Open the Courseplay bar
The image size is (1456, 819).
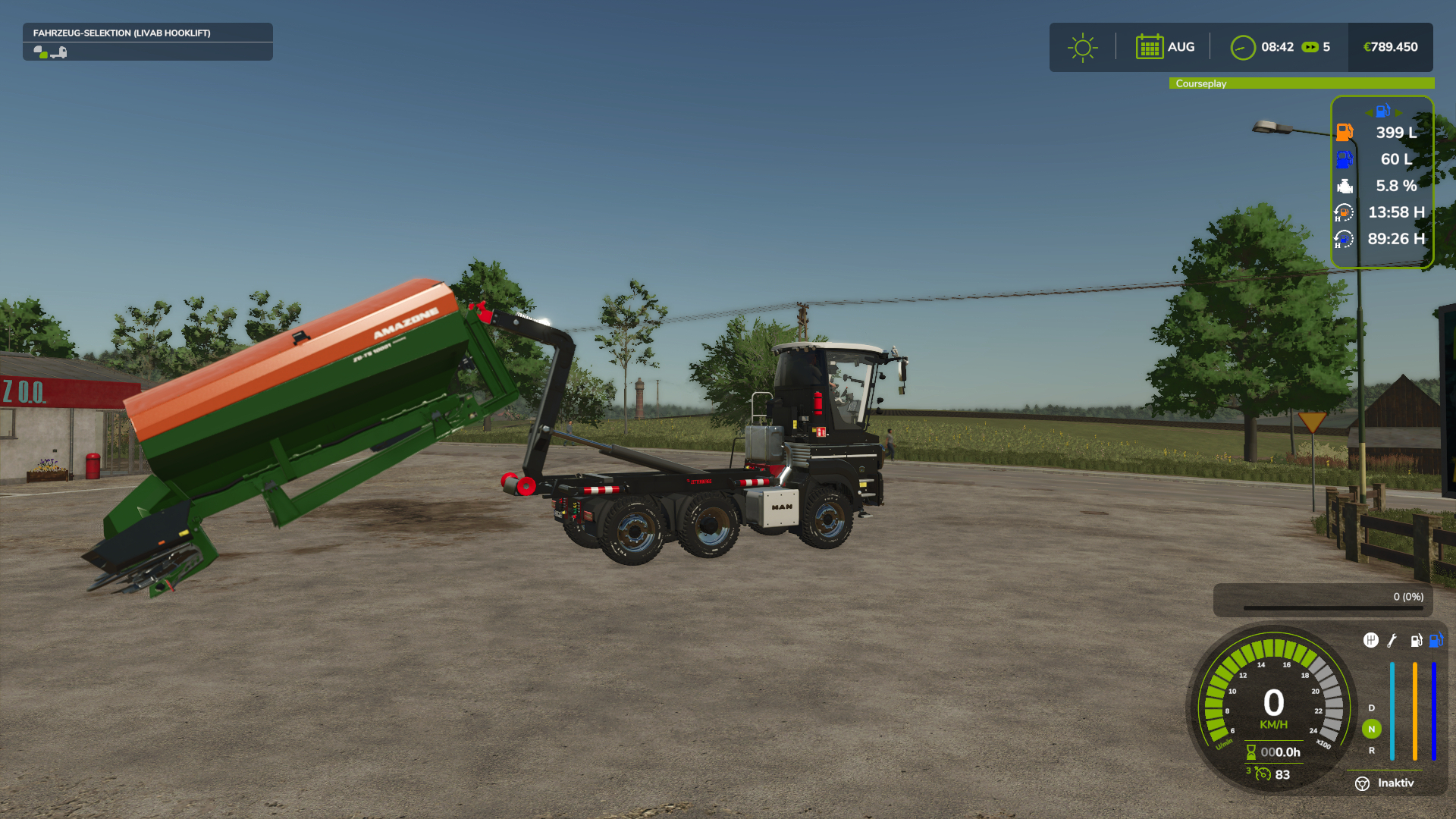click(x=1301, y=83)
